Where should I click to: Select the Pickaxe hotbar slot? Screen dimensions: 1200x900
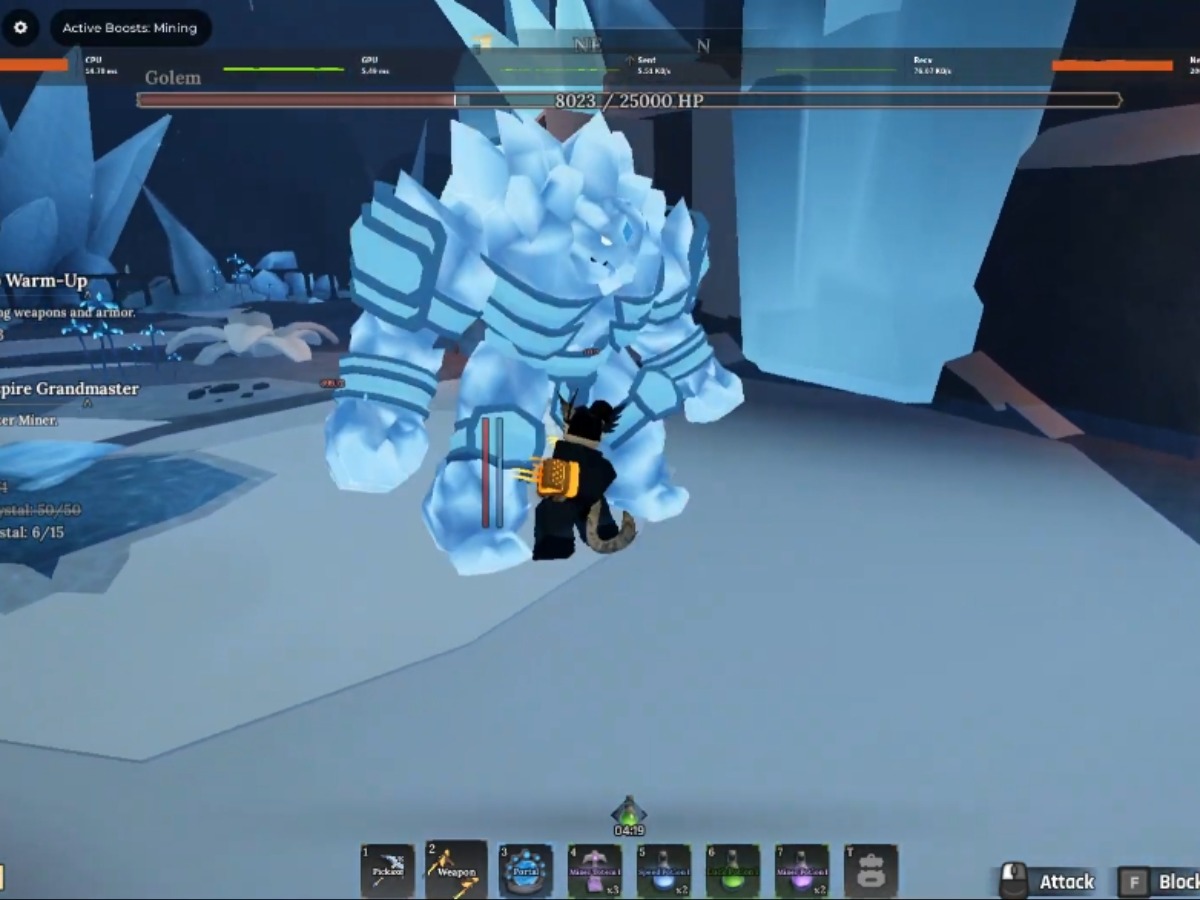pos(388,871)
